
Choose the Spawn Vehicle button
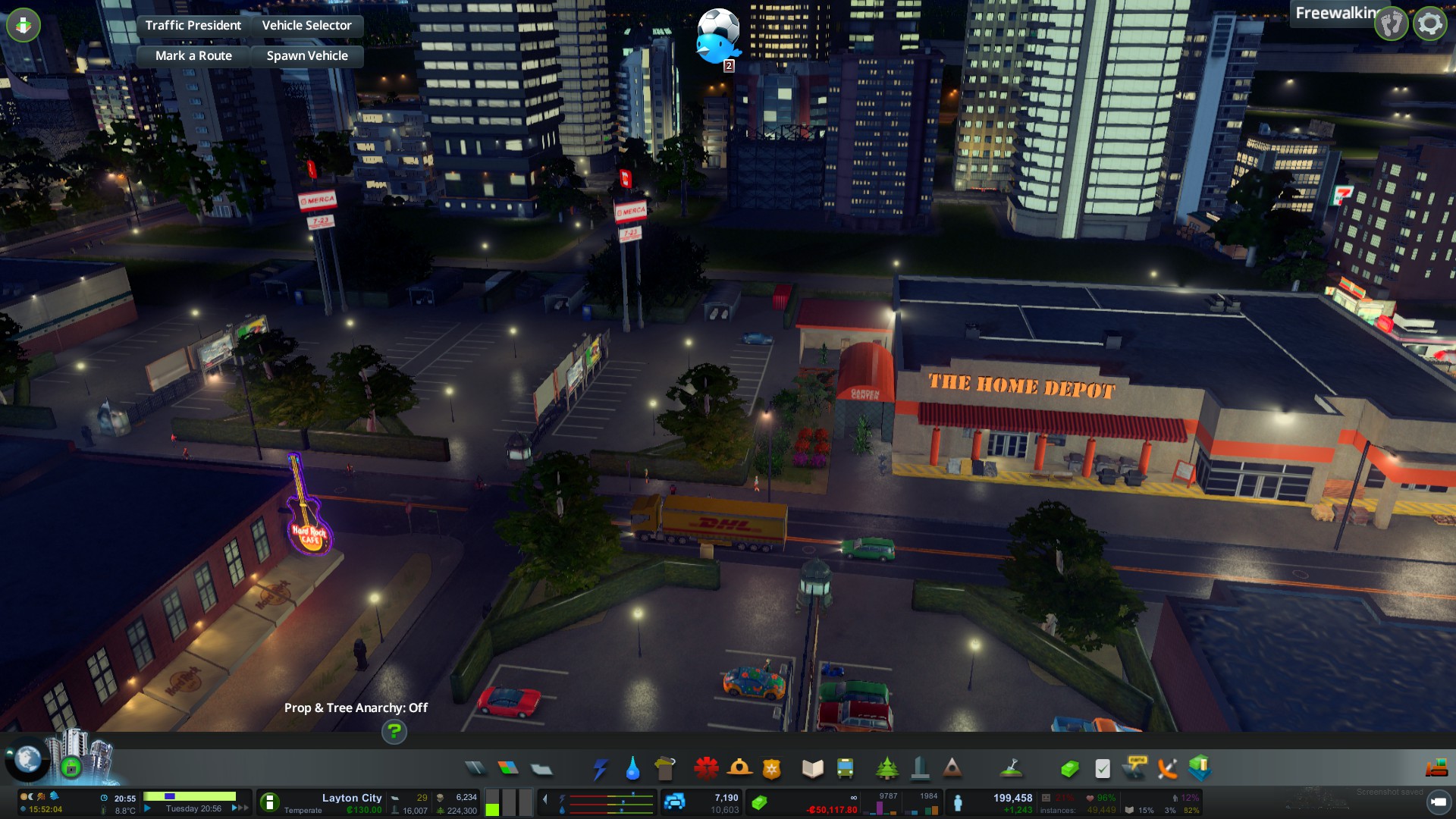click(307, 56)
